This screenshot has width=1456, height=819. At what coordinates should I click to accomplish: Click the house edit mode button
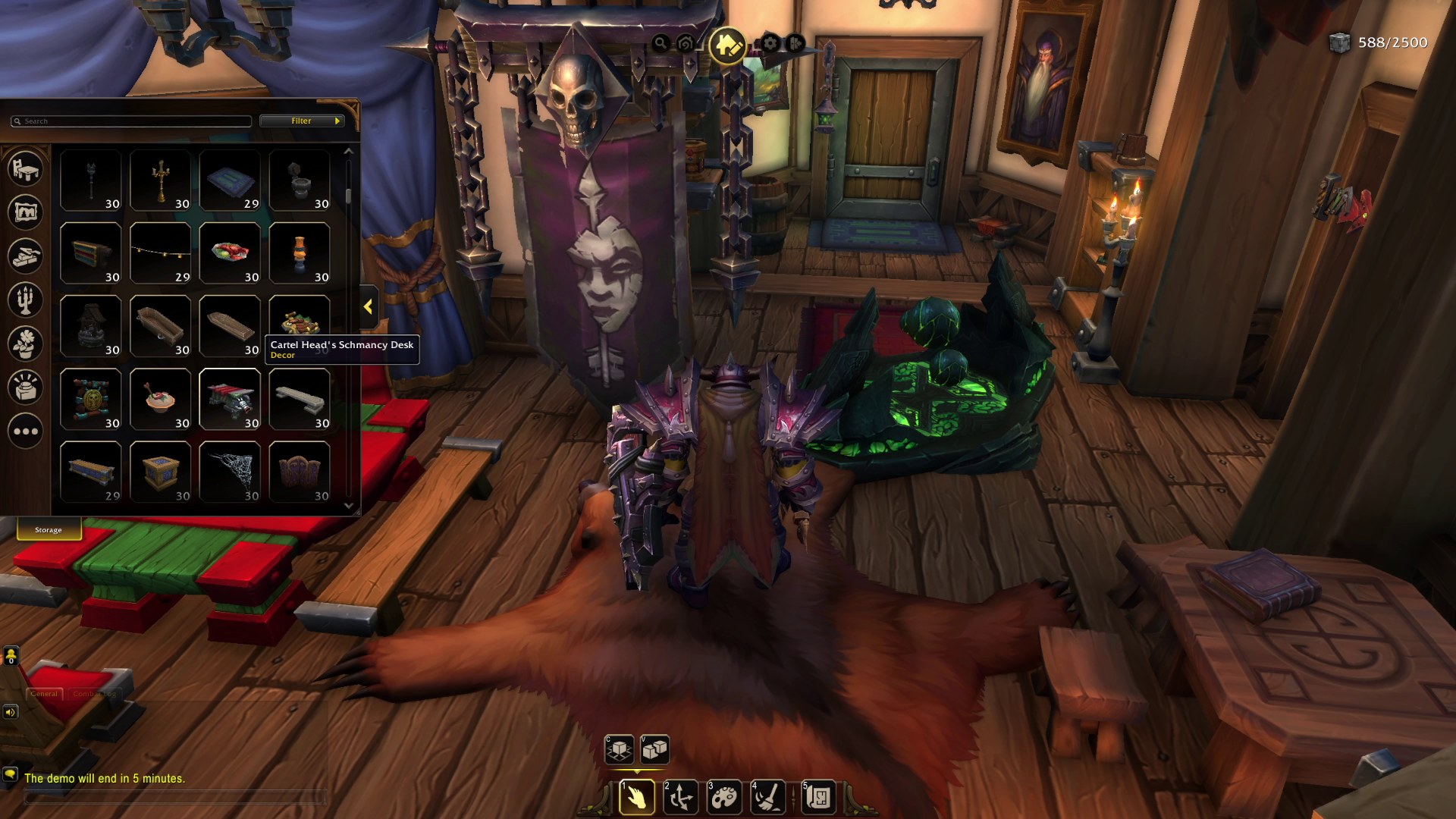click(727, 45)
